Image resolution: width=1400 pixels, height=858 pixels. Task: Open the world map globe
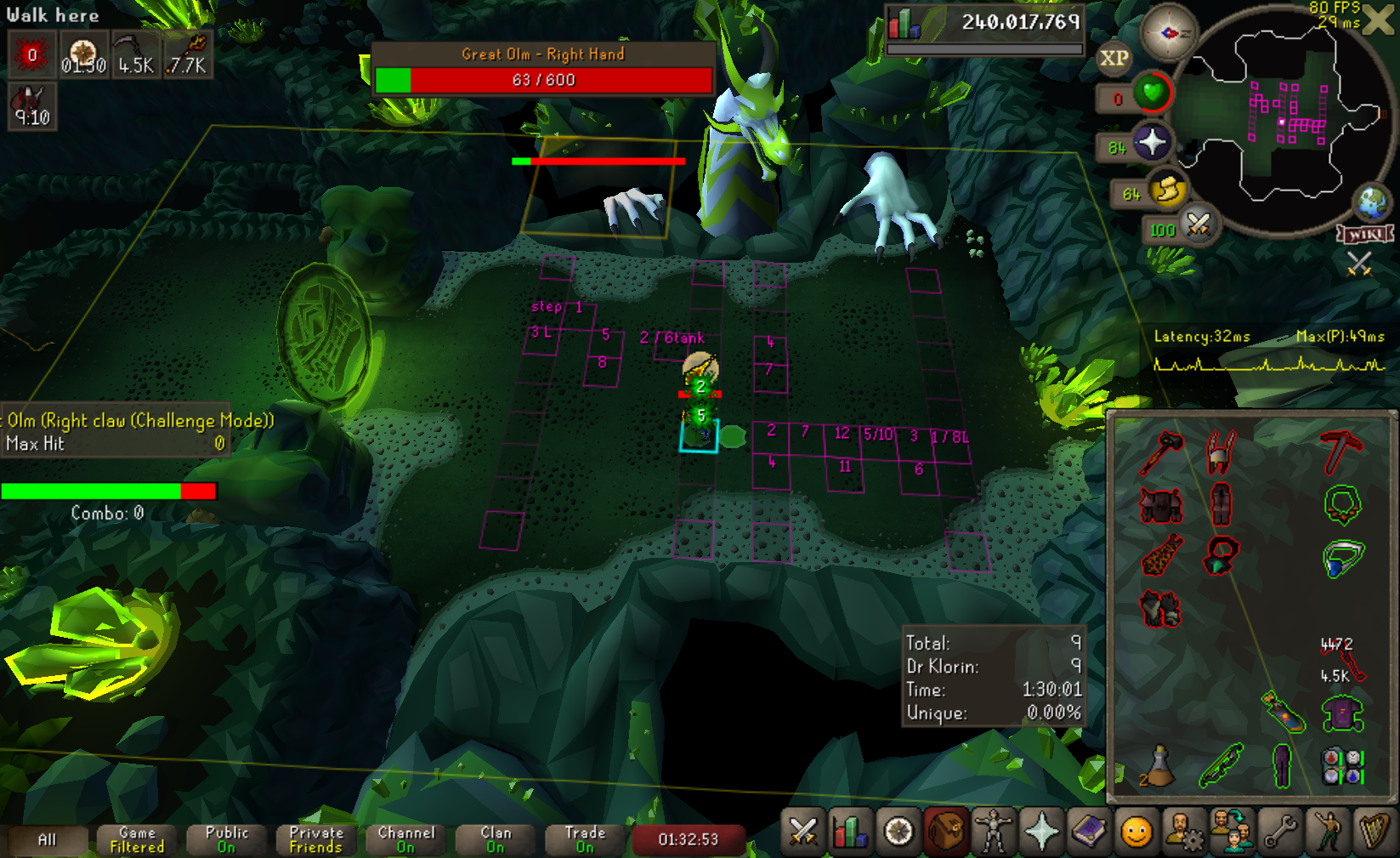[1371, 202]
